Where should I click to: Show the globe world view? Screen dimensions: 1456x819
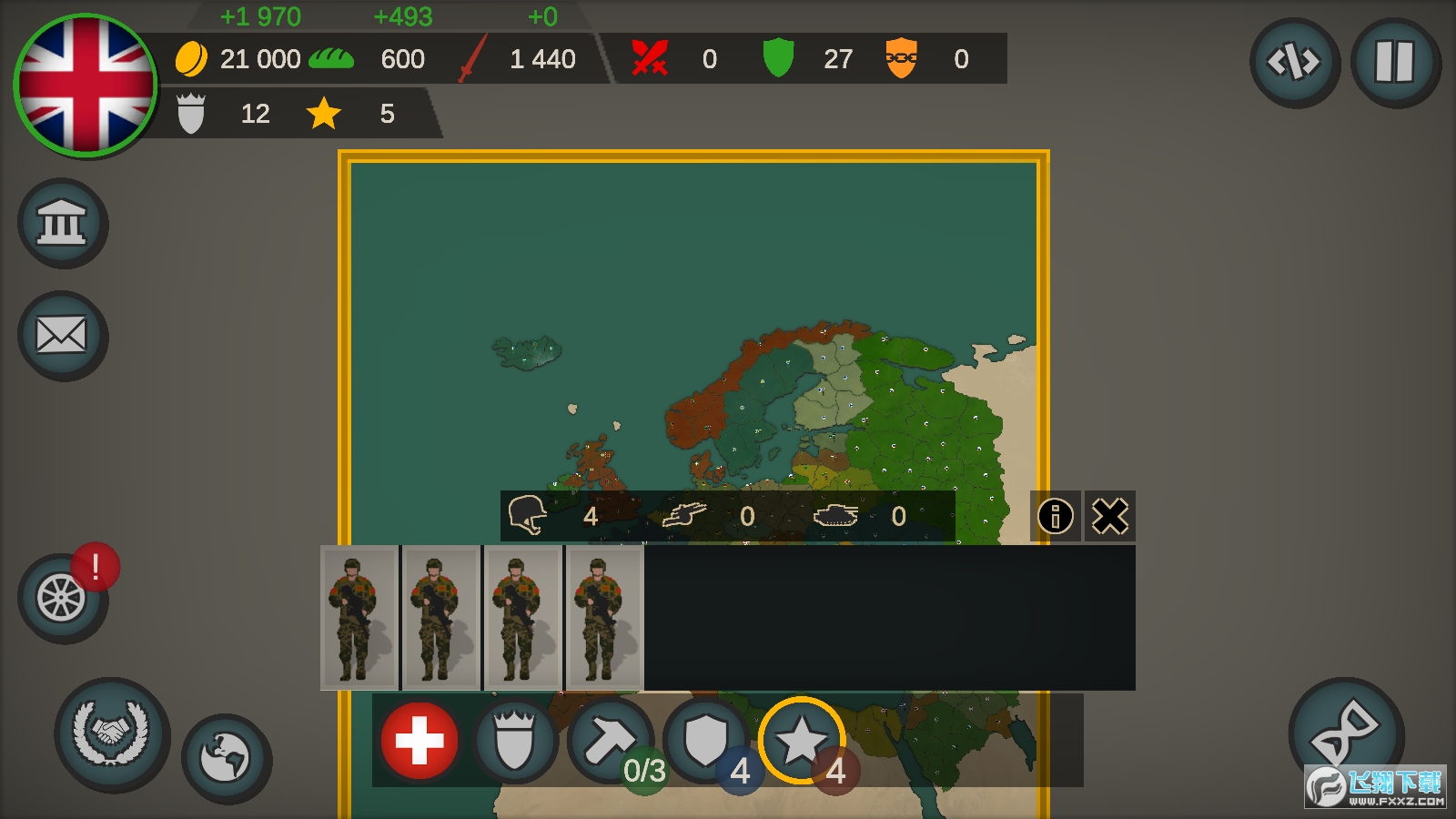[x=226, y=757]
